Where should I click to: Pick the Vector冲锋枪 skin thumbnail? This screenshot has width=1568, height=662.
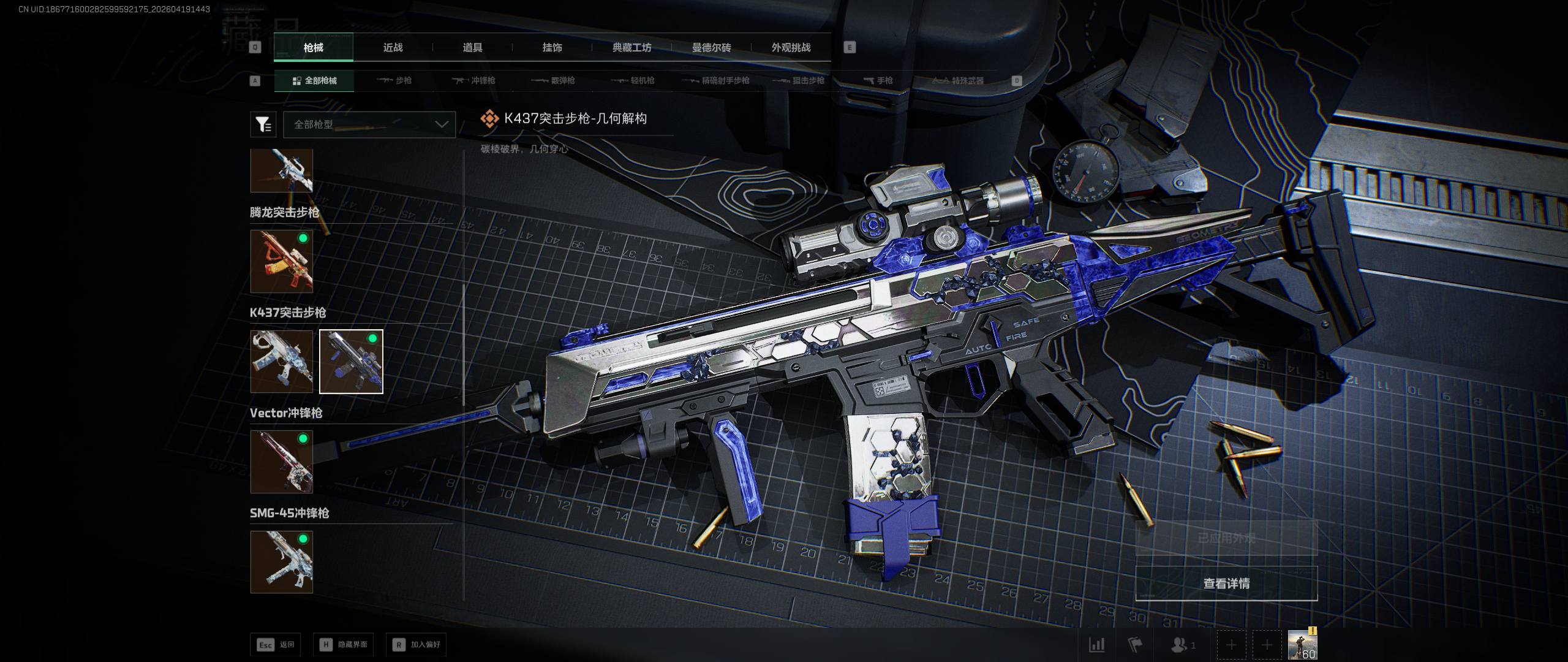(282, 462)
